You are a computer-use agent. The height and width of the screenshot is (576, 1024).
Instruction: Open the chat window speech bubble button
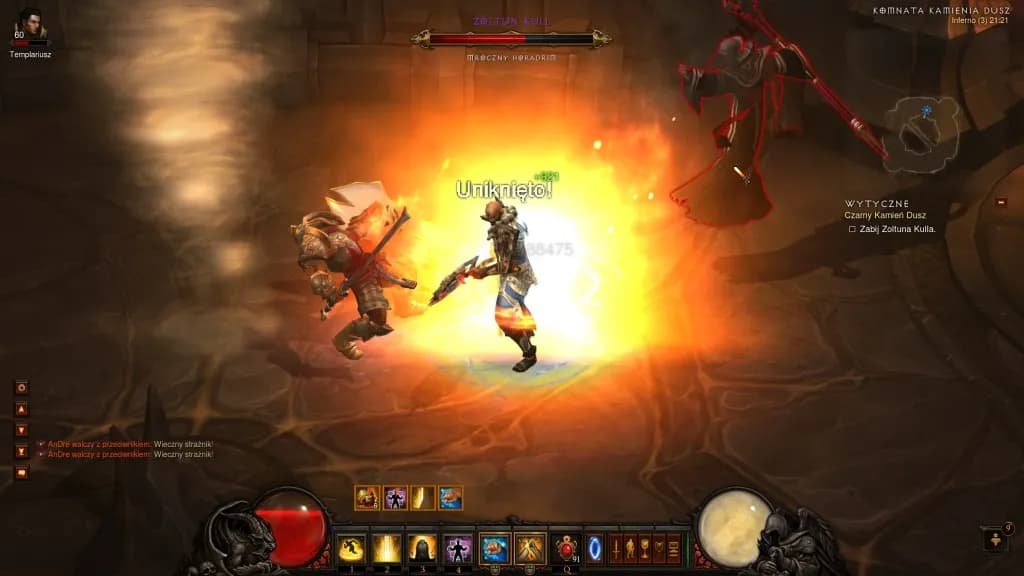click(21, 472)
